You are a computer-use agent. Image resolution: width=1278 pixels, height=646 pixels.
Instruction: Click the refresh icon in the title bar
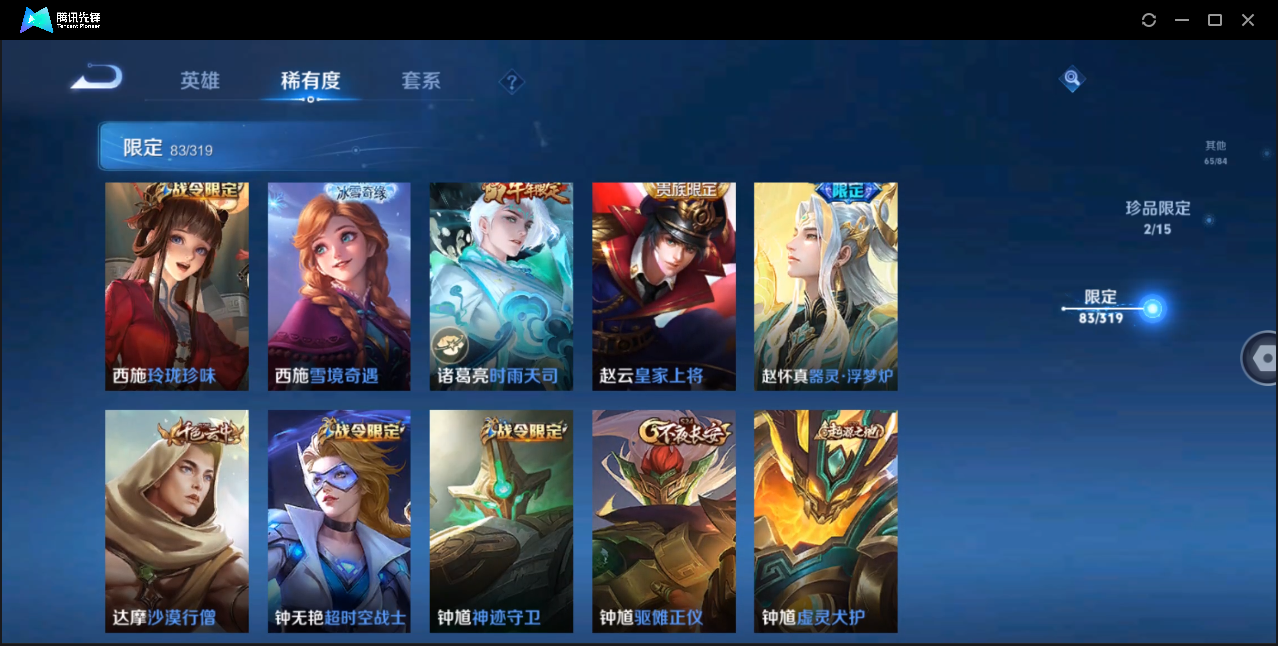tap(1149, 20)
